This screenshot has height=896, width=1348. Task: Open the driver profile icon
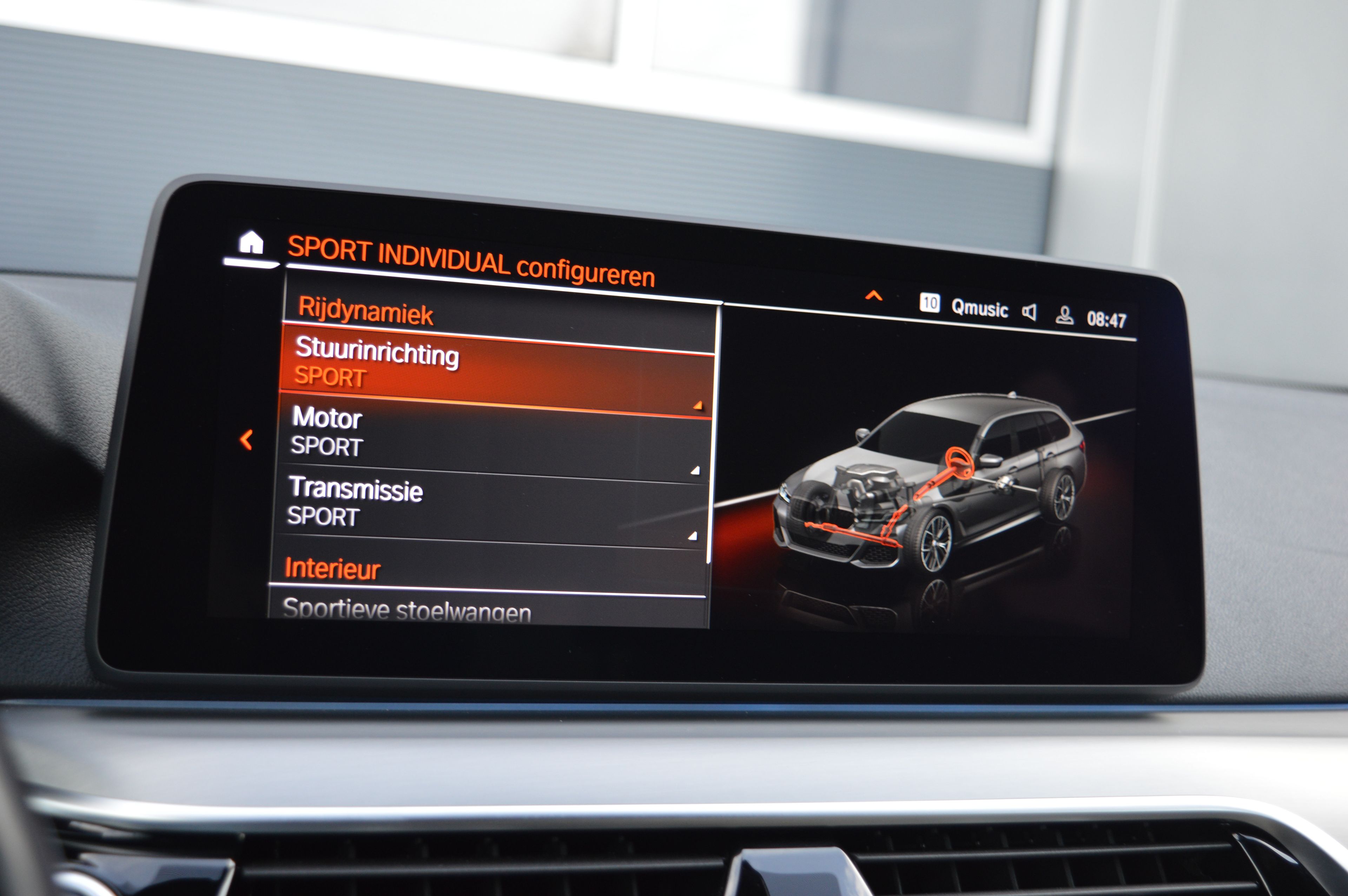1063,316
